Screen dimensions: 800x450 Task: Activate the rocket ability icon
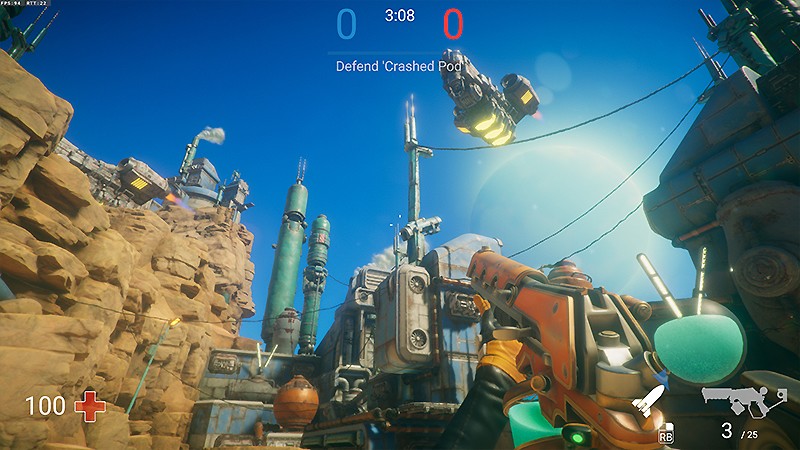(x=648, y=404)
